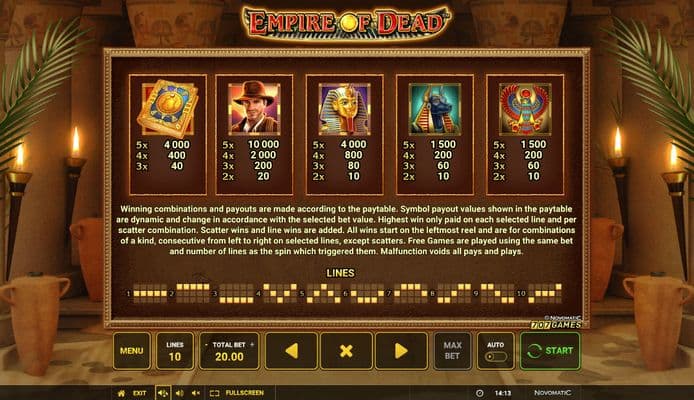Screen dimensions: 694x400
Task: Select the medium-volume speaker icon
Action: (179, 393)
